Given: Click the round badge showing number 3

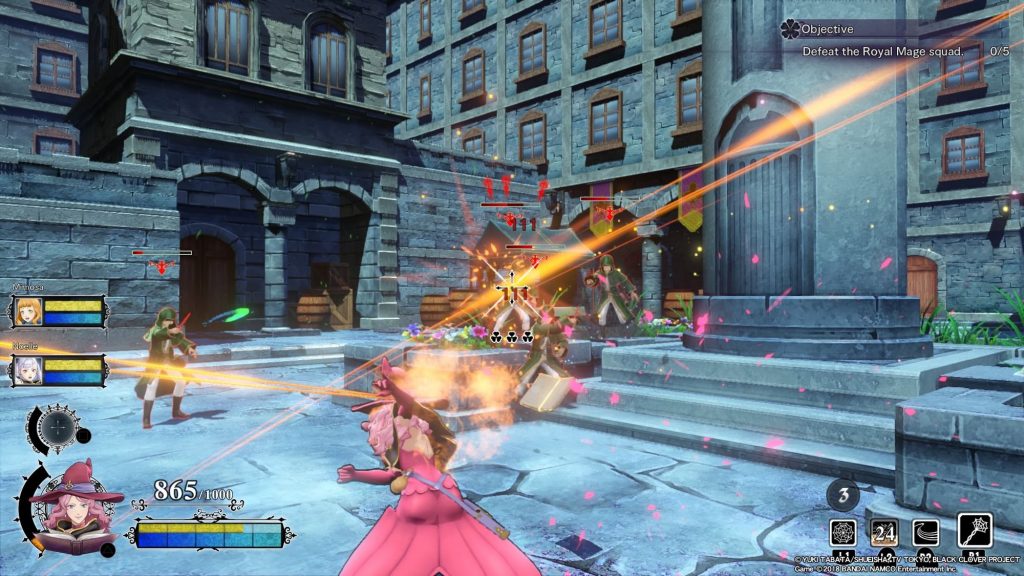Looking at the screenshot, I should [843, 494].
